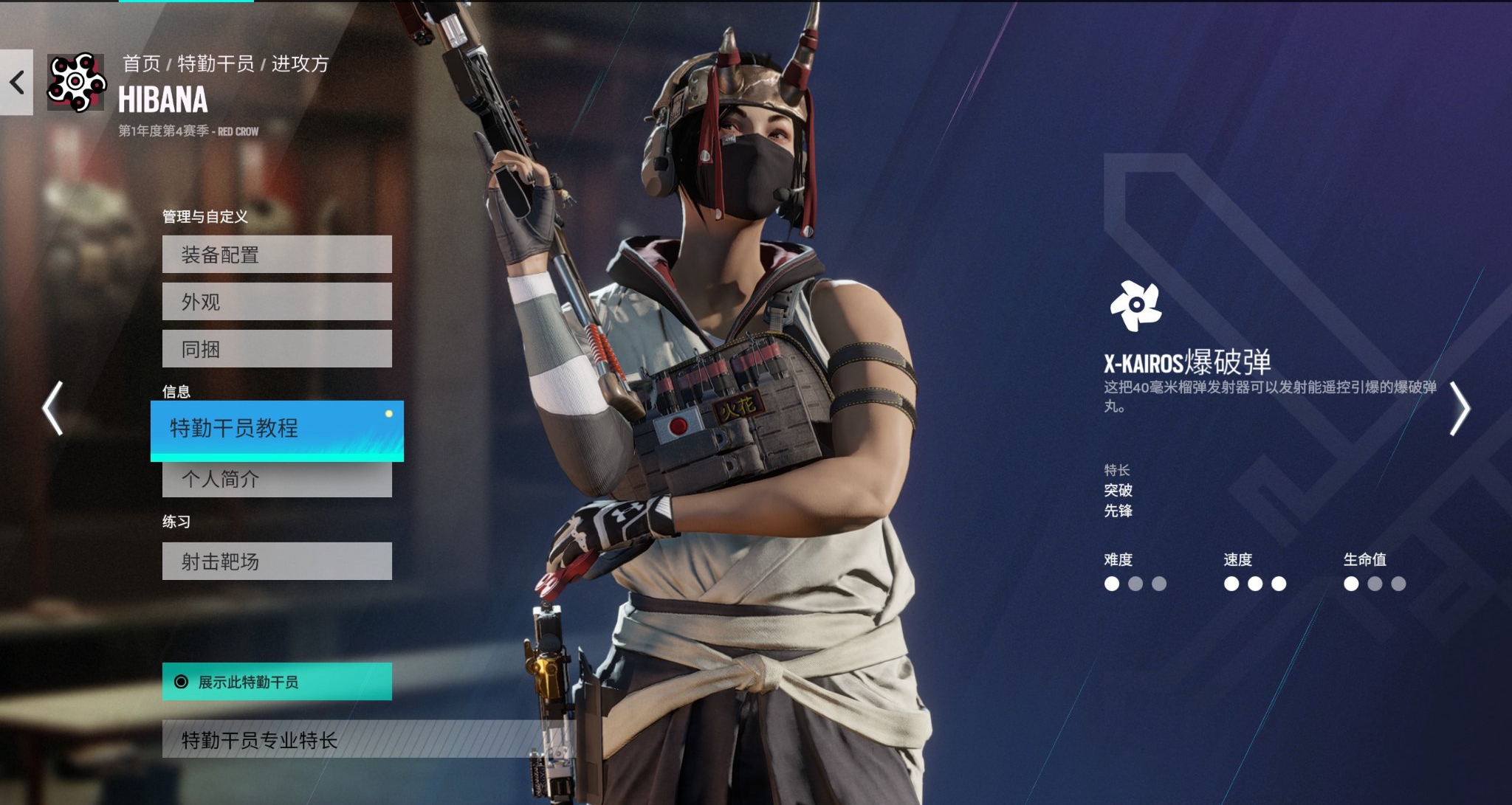Open the 外观 appearance menu
The width and height of the screenshot is (1512, 805).
click(277, 302)
